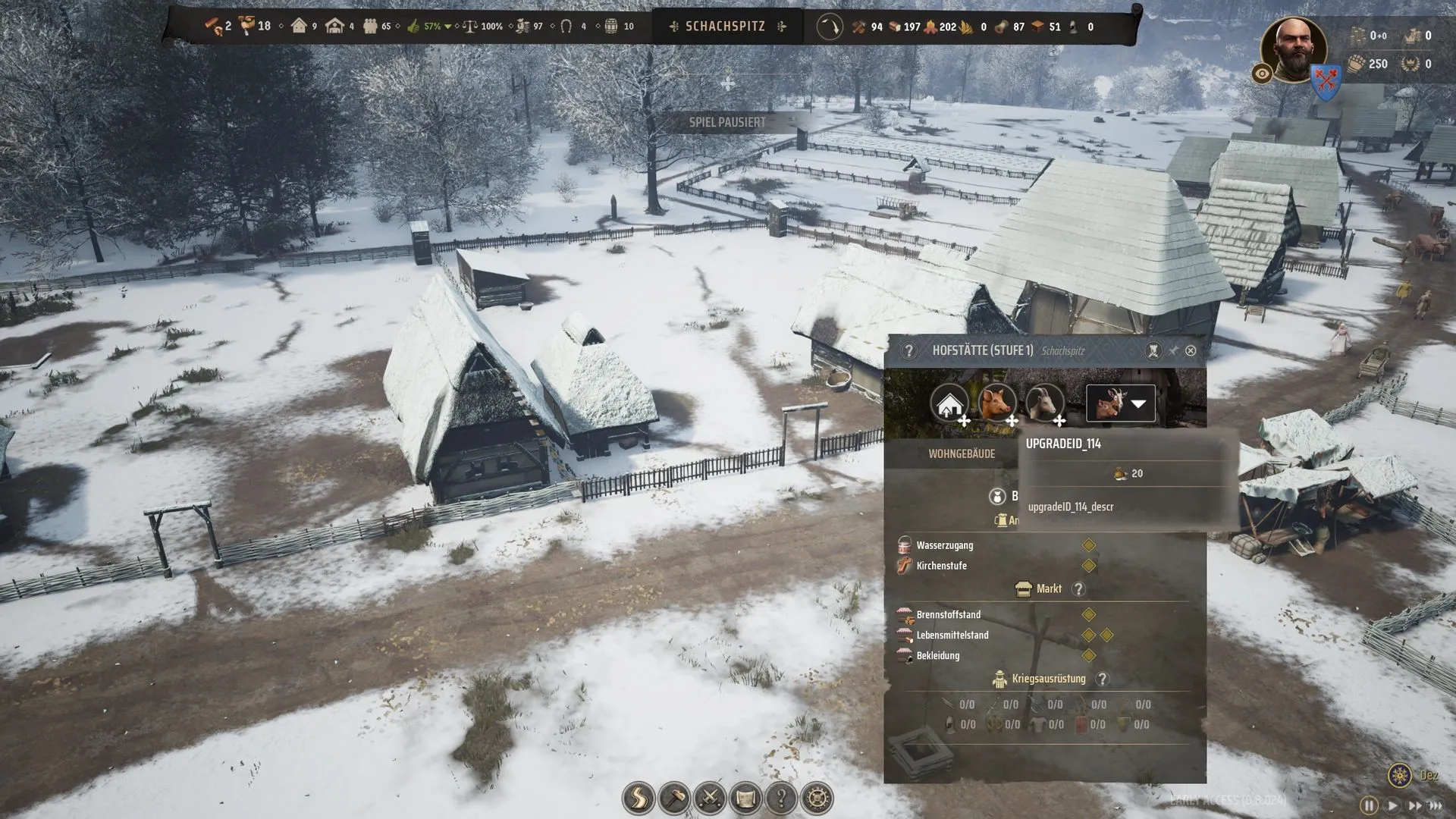
Task: Upgrade the homestead with the house arrow icon
Action: point(949,403)
